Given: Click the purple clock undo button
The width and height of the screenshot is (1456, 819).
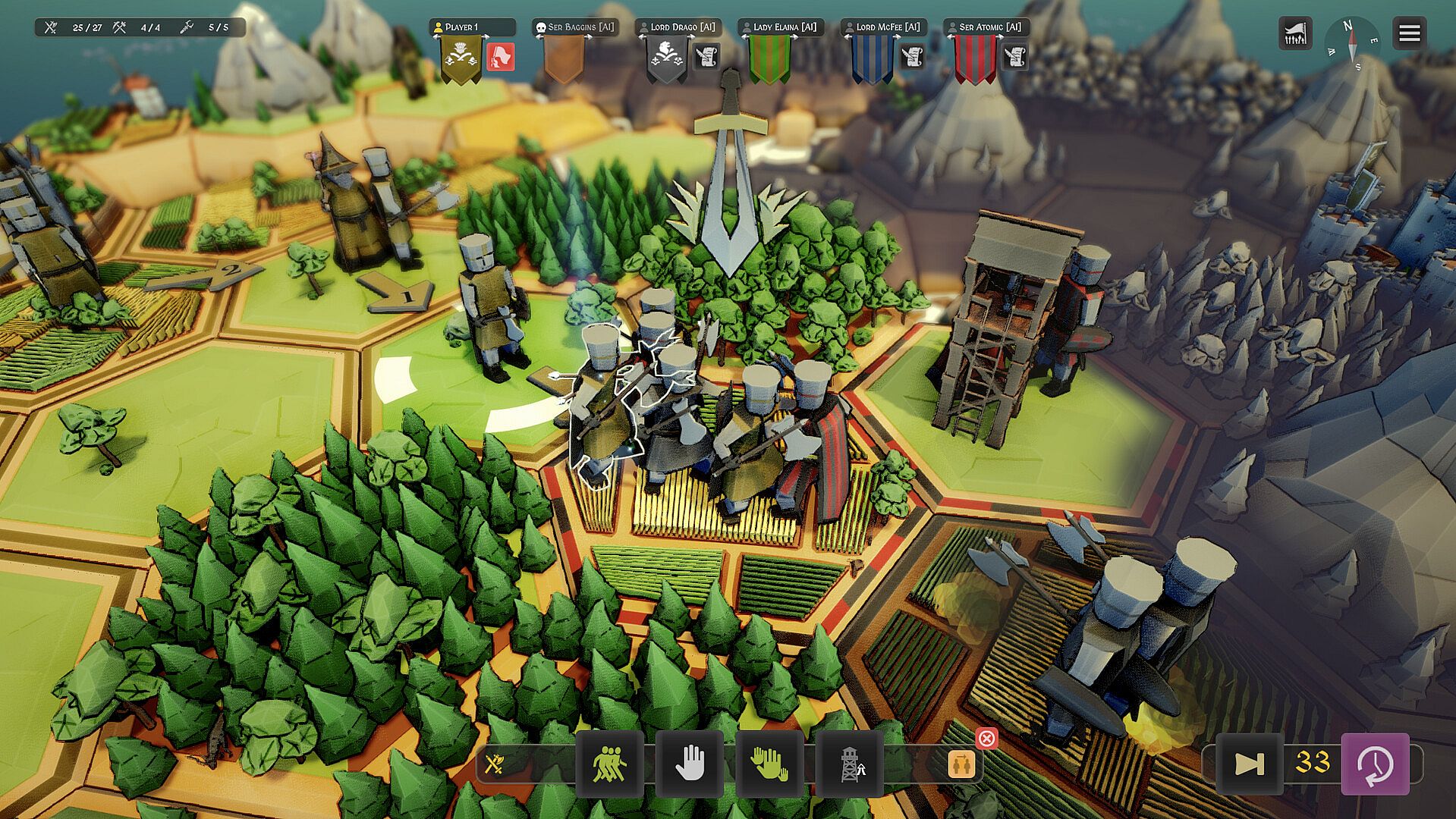Looking at the screenshot, I should [1375, 764].
